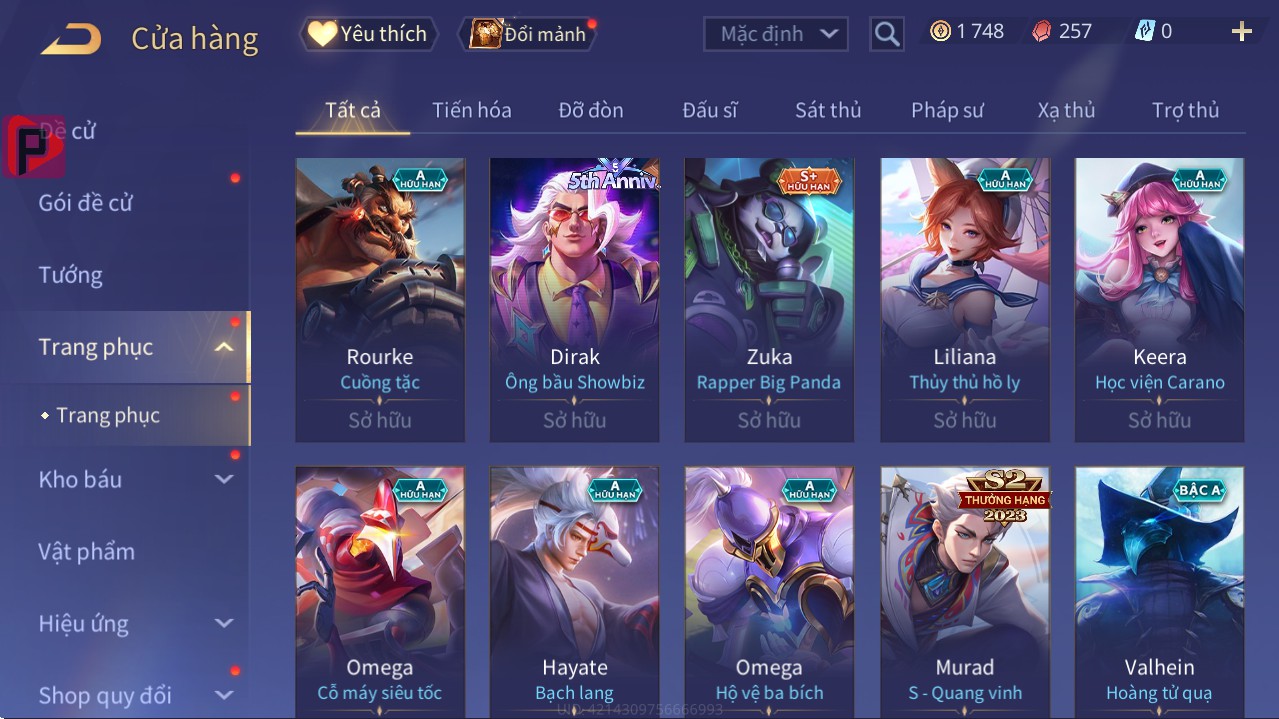Switch to the Đỡ đòn tab
This screenshot has height=719, width=1279.
click(x=590, y=110)
